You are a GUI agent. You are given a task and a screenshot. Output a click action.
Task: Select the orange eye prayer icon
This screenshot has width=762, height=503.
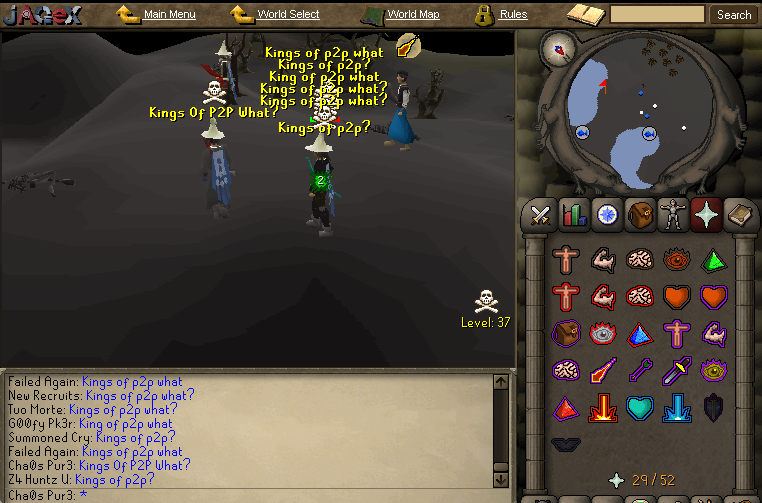pos(676,260)
